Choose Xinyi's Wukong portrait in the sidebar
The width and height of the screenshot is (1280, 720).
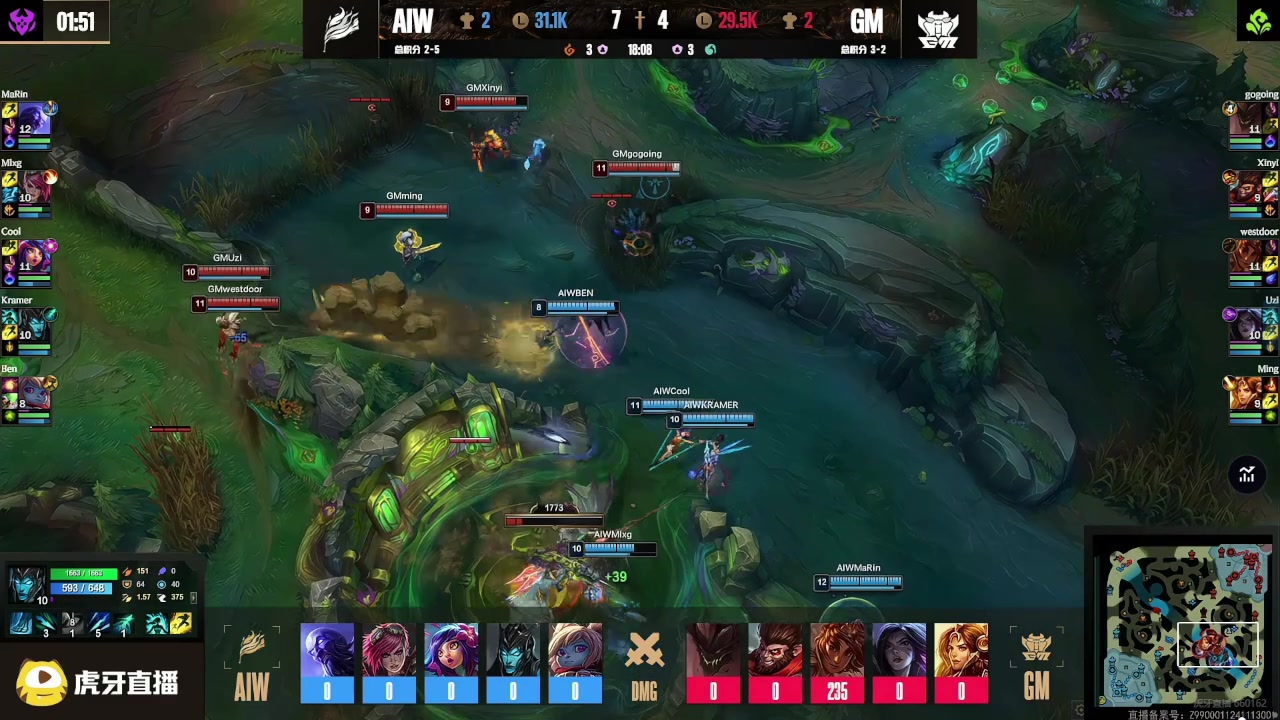coord(1246,189)
